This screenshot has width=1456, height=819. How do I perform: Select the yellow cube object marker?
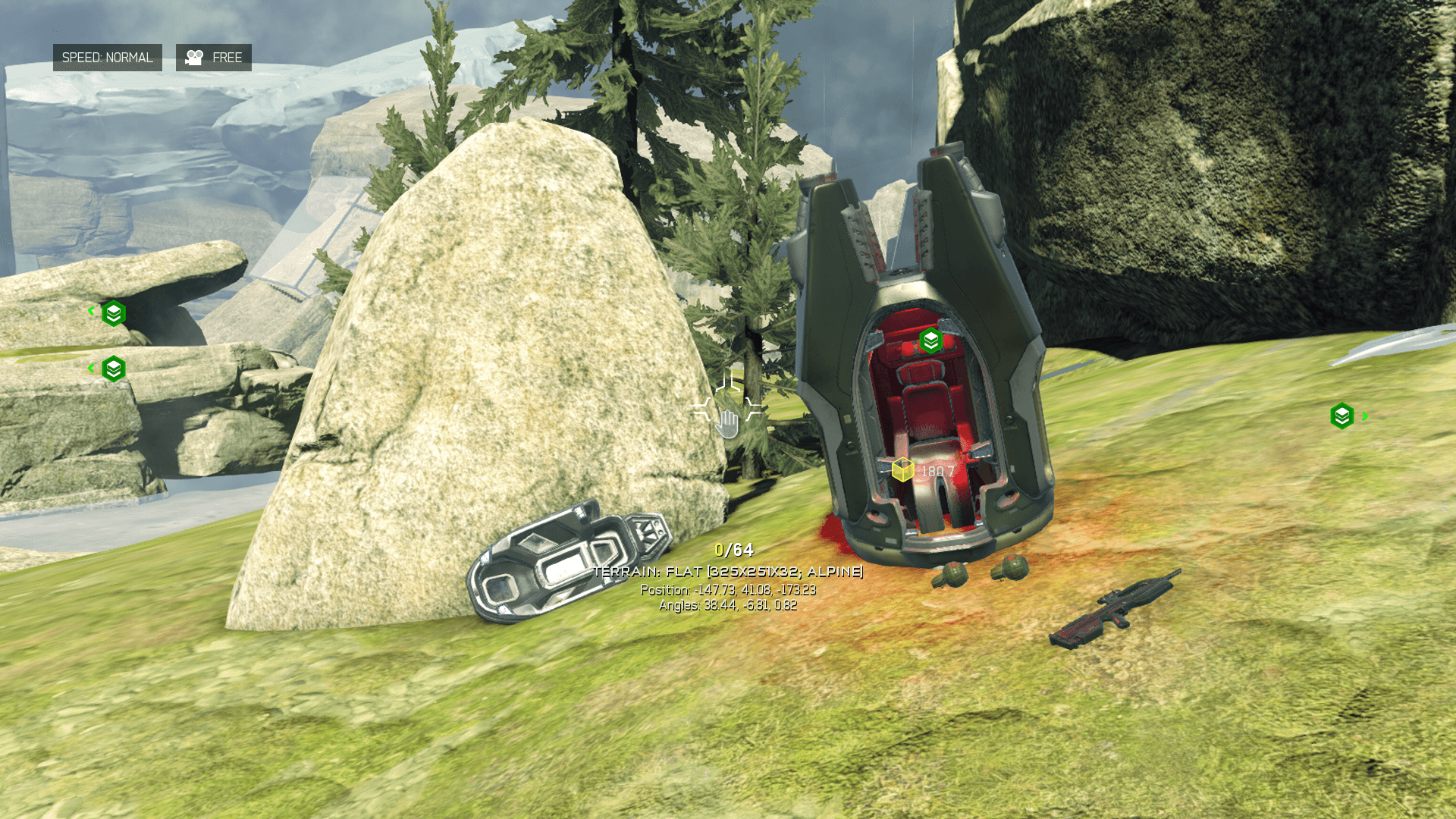(x=902, y=470)
